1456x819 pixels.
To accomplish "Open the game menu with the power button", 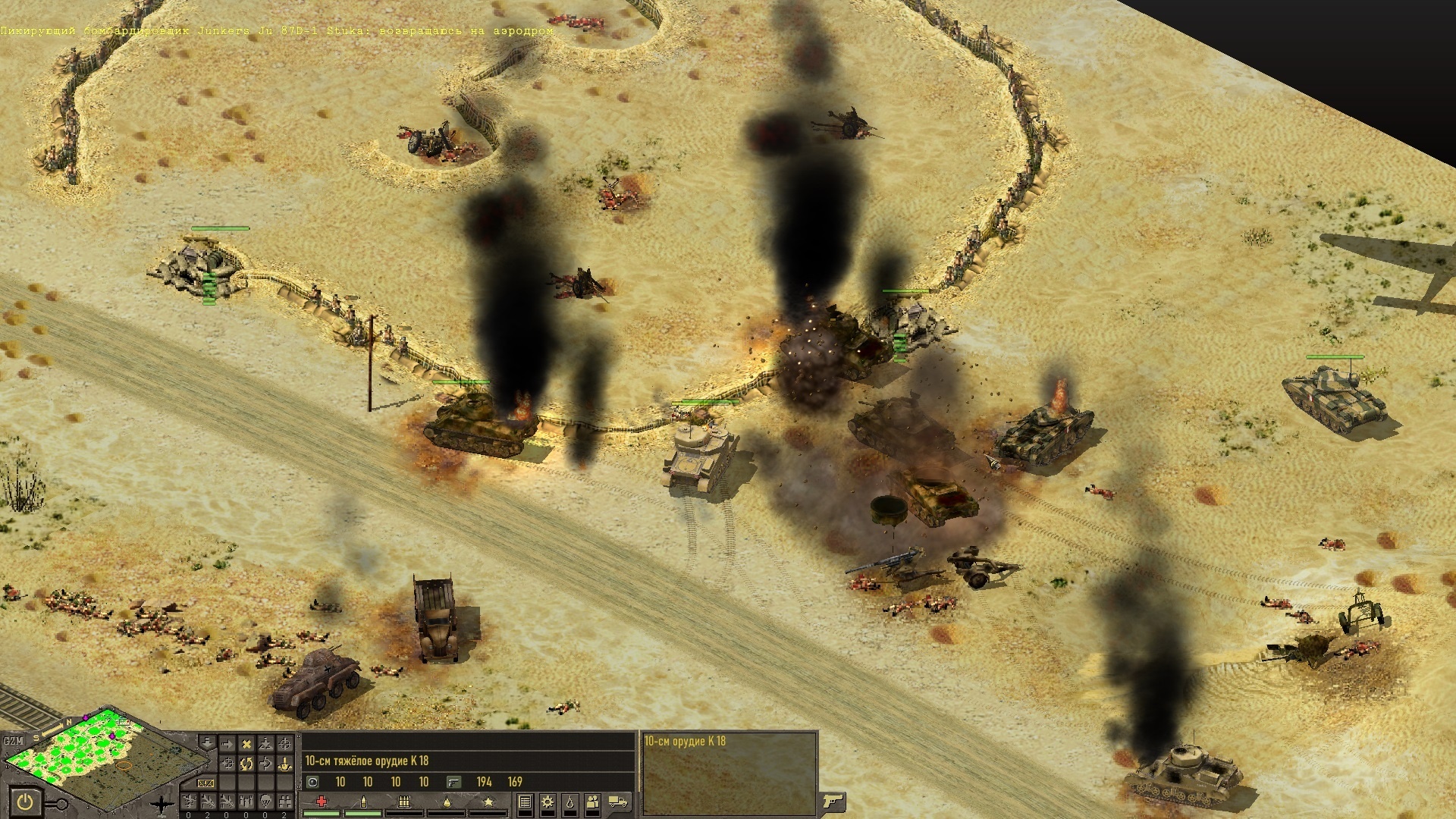I will tap(25, 801).
